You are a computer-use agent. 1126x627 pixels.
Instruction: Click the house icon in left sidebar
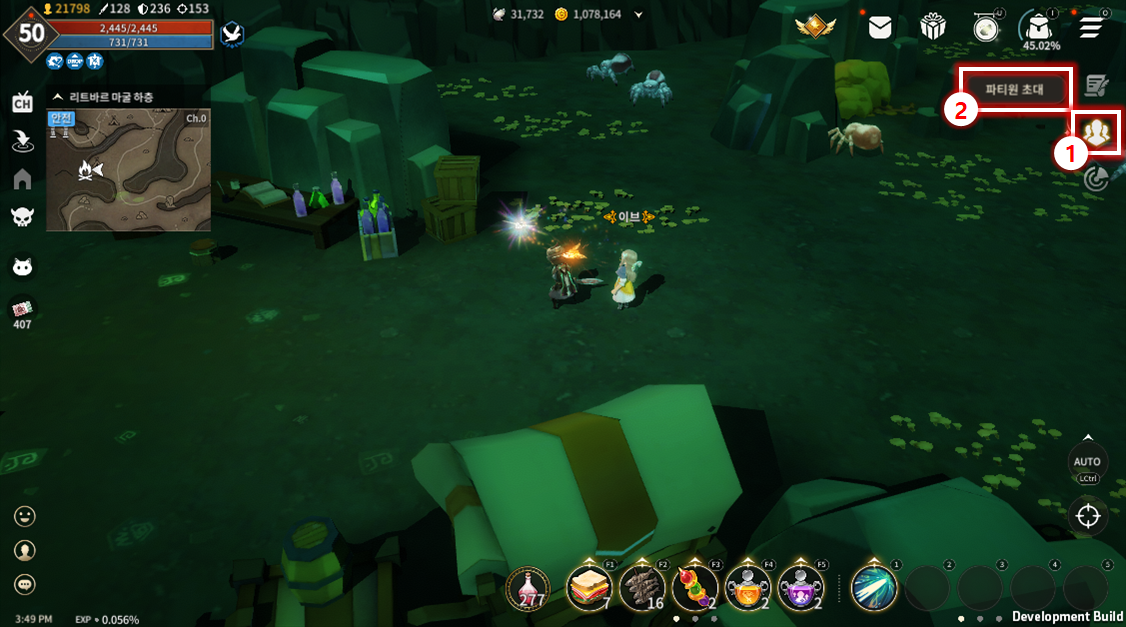click(22, 179)
